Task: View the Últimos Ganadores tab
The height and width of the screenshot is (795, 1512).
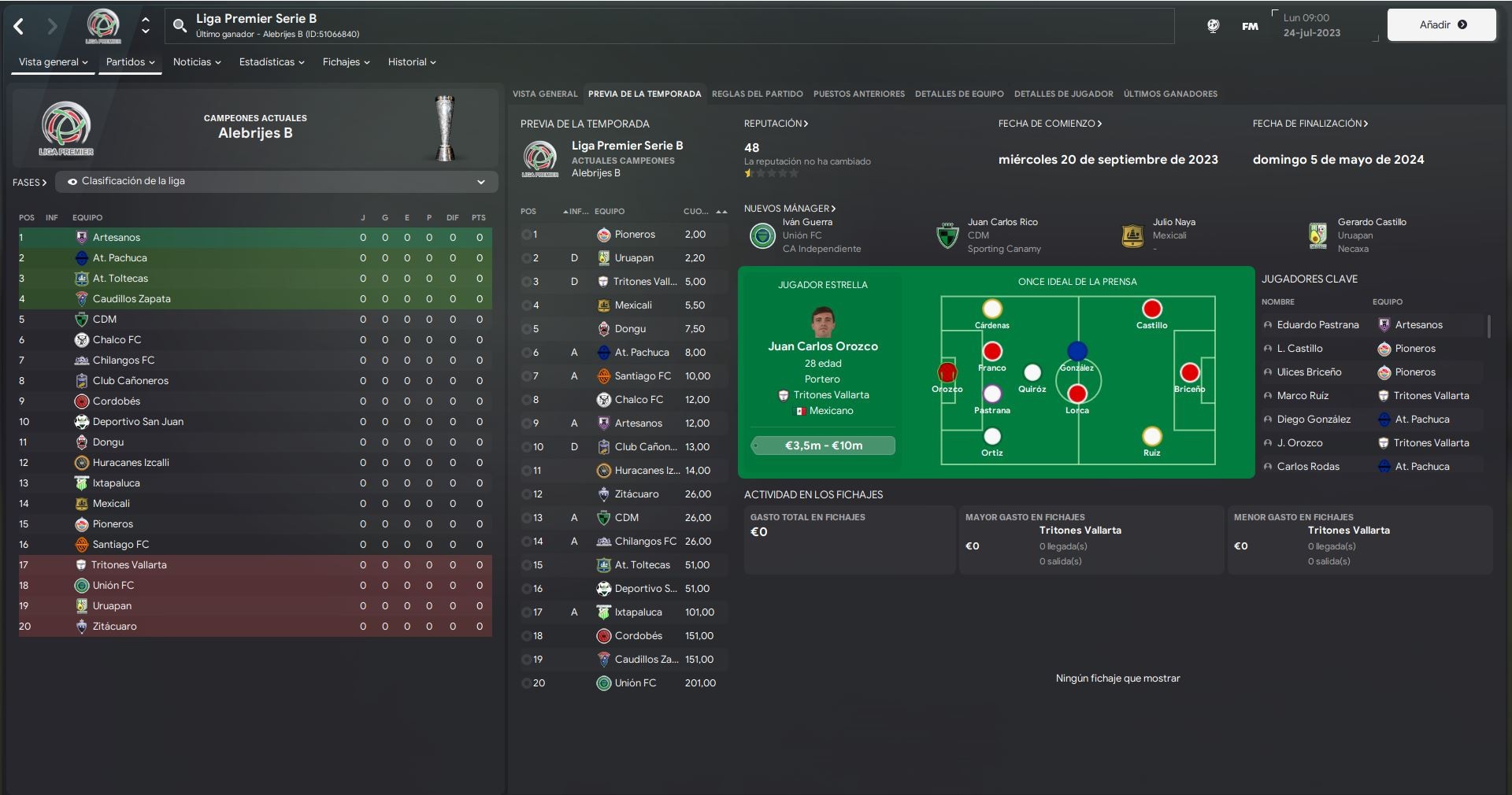Action: tap(1170, 94)
